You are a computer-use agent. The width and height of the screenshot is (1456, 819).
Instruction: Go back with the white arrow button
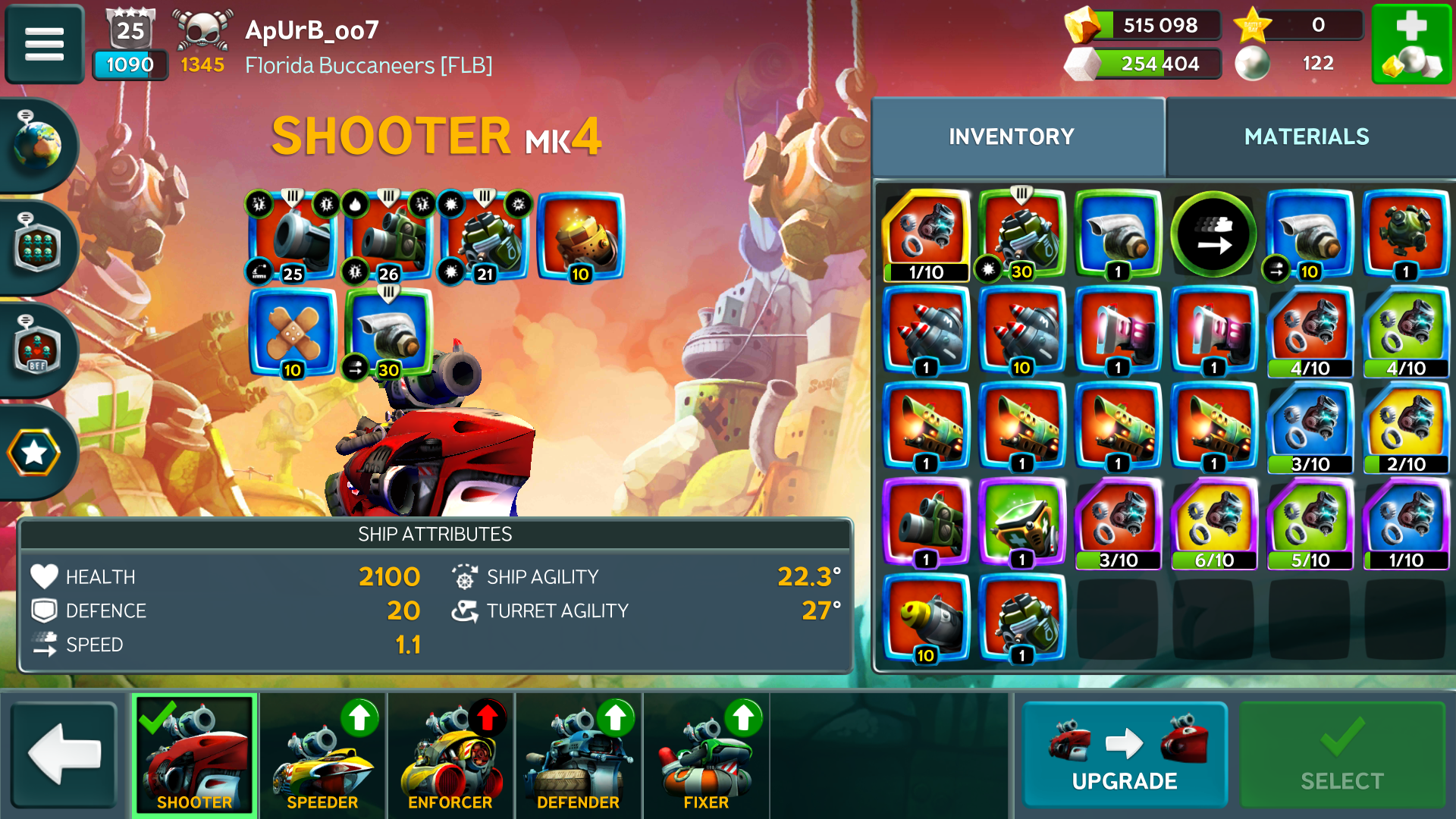[x=64, y=755]
